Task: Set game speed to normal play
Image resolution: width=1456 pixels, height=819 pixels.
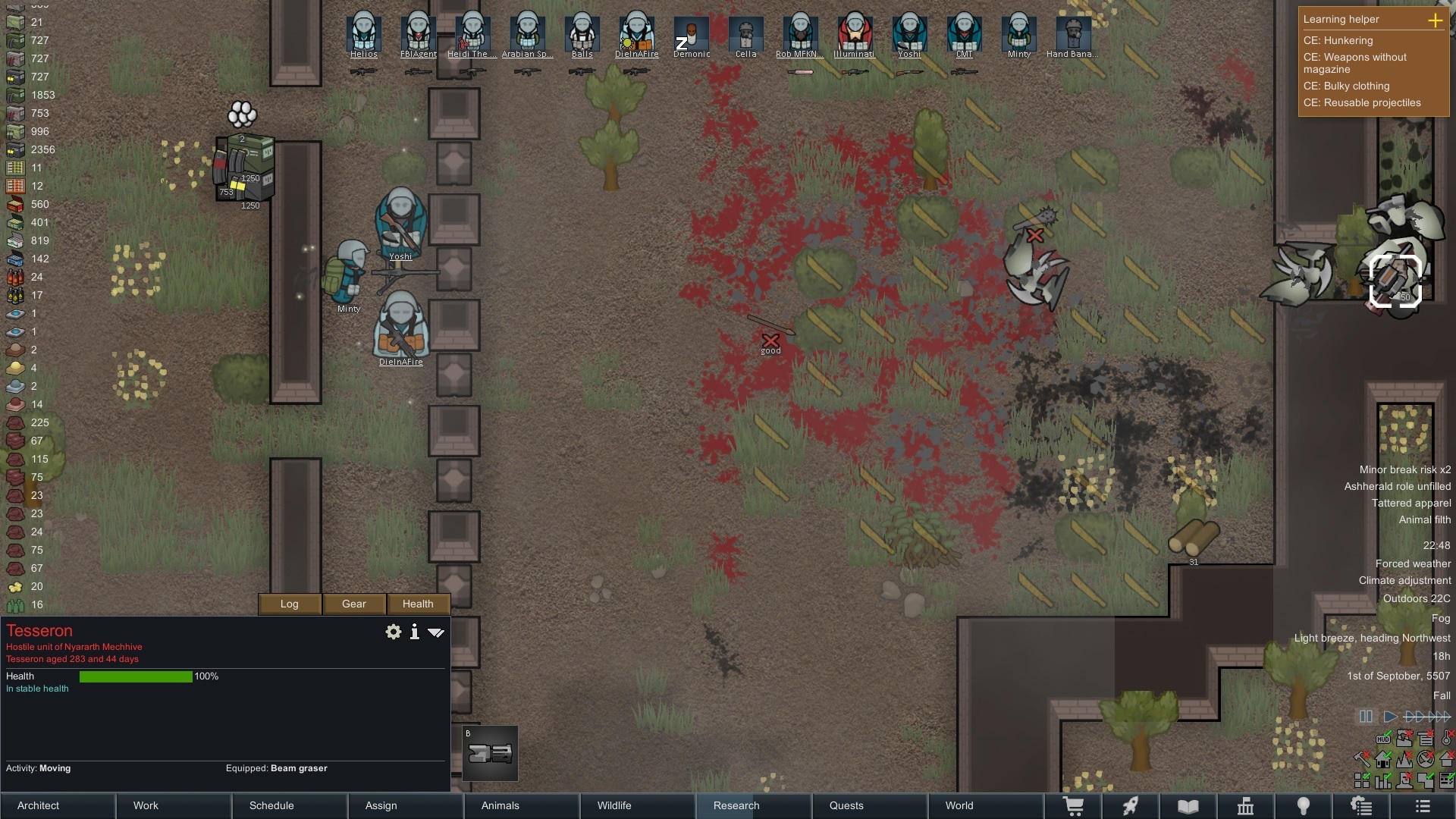Action: point(1390,716)
